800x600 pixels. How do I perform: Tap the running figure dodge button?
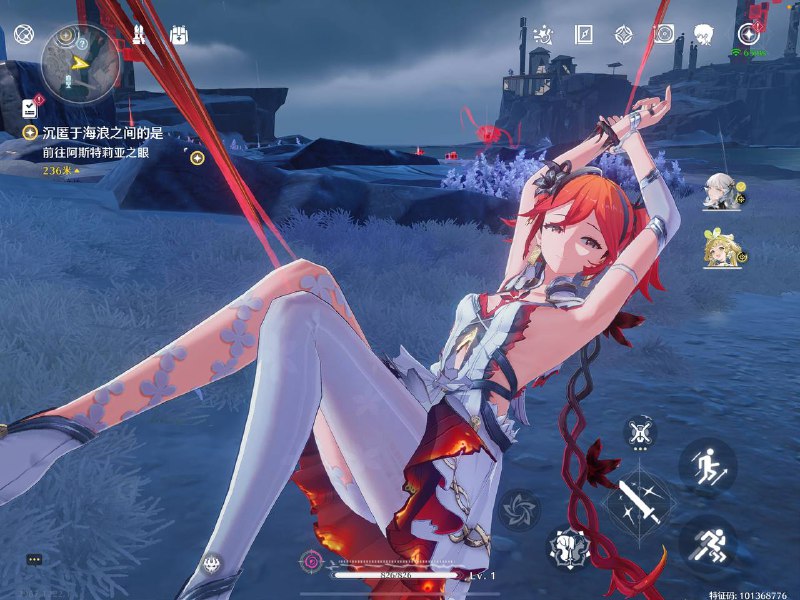point(708,543)
